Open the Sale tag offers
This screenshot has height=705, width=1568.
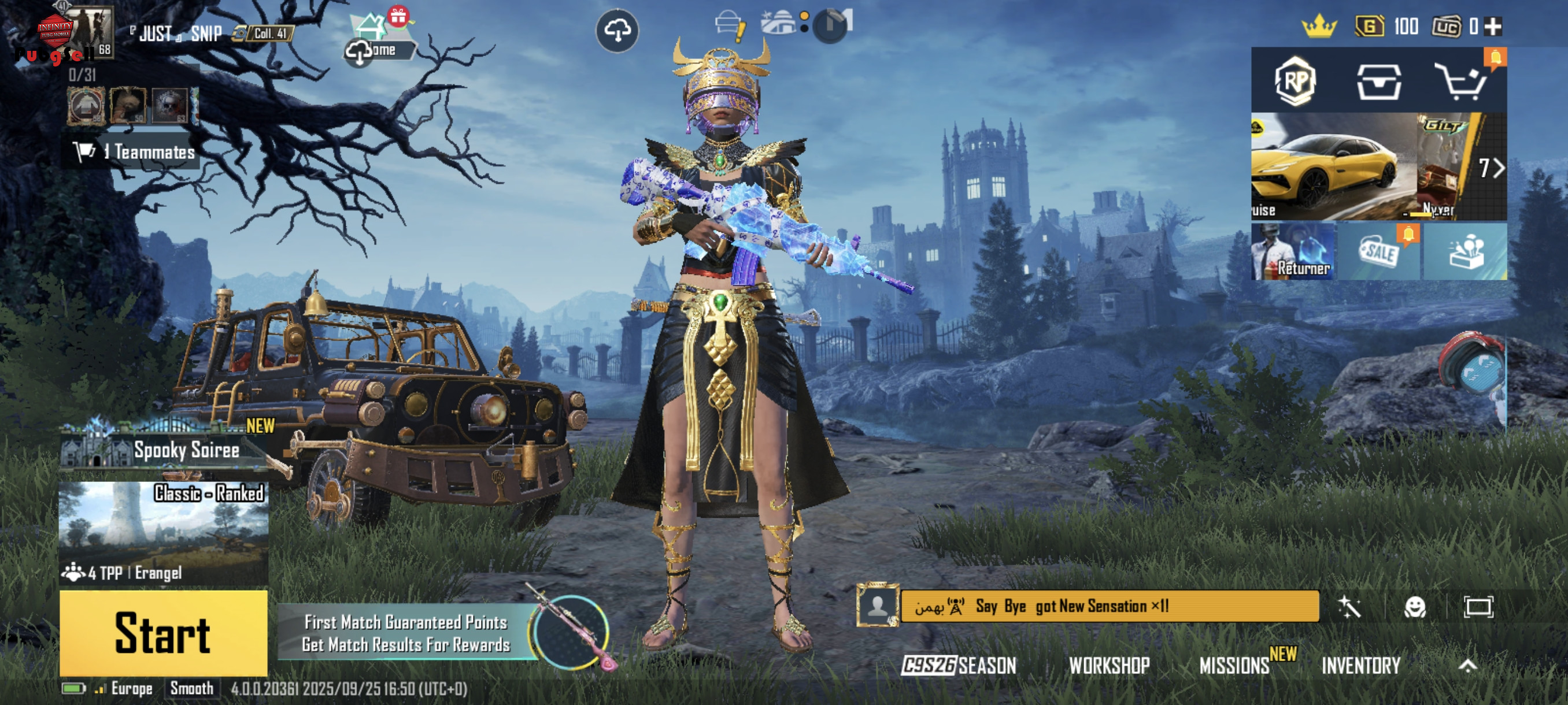(1379, 251)
